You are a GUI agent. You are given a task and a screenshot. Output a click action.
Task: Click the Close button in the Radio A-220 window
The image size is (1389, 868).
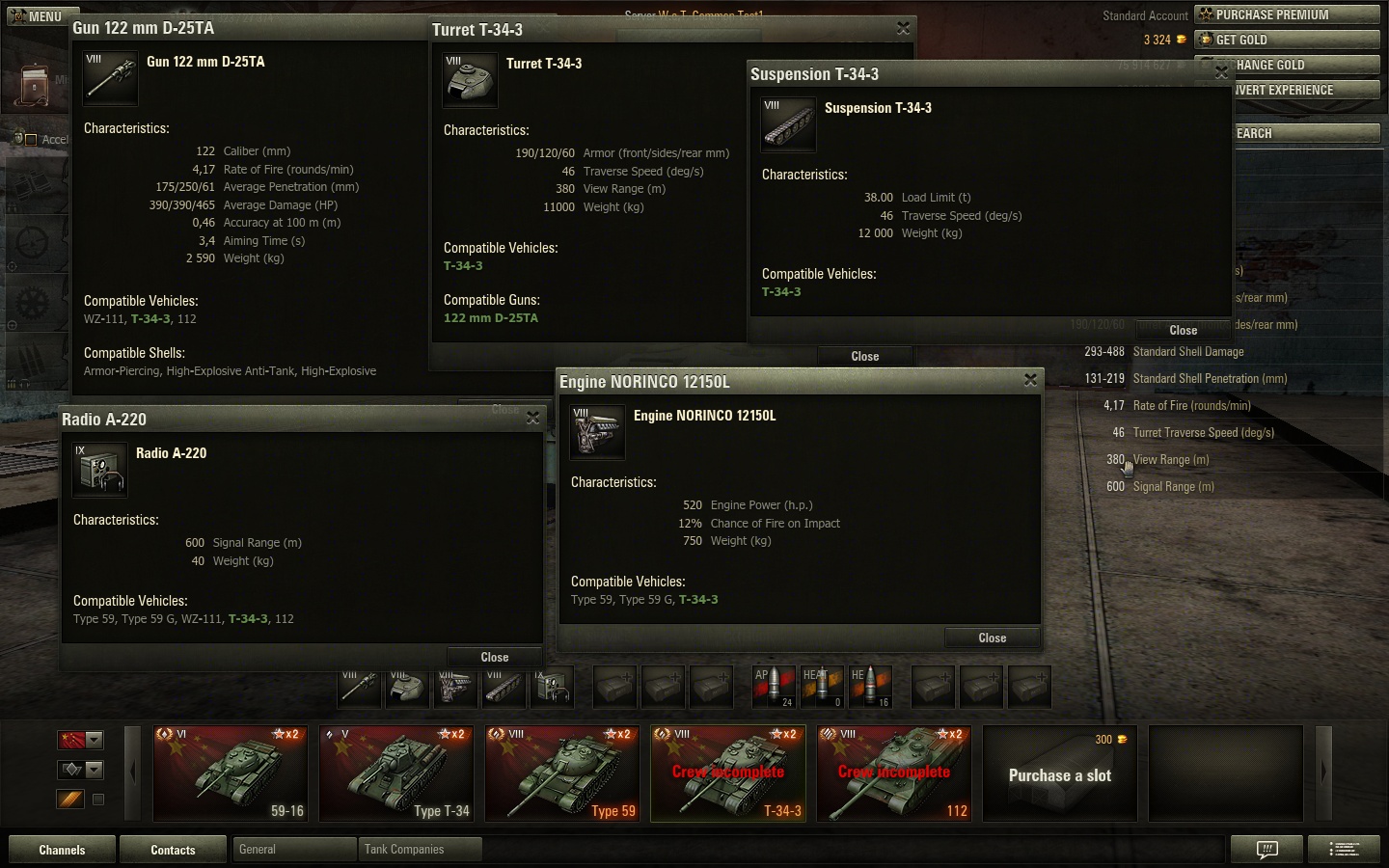click(x=494, y=657)
